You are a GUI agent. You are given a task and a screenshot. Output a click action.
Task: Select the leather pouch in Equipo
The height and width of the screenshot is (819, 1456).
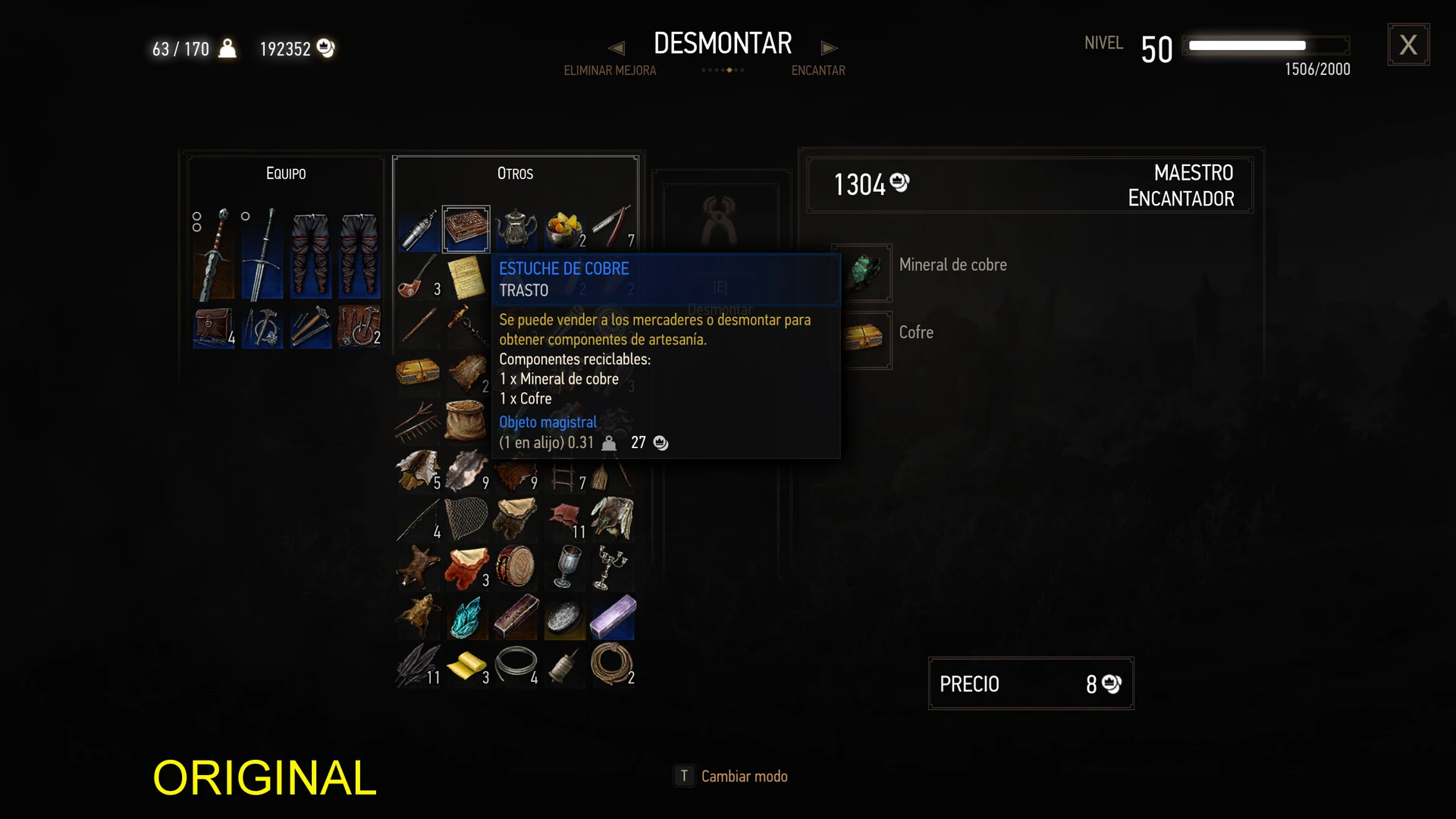213,327
